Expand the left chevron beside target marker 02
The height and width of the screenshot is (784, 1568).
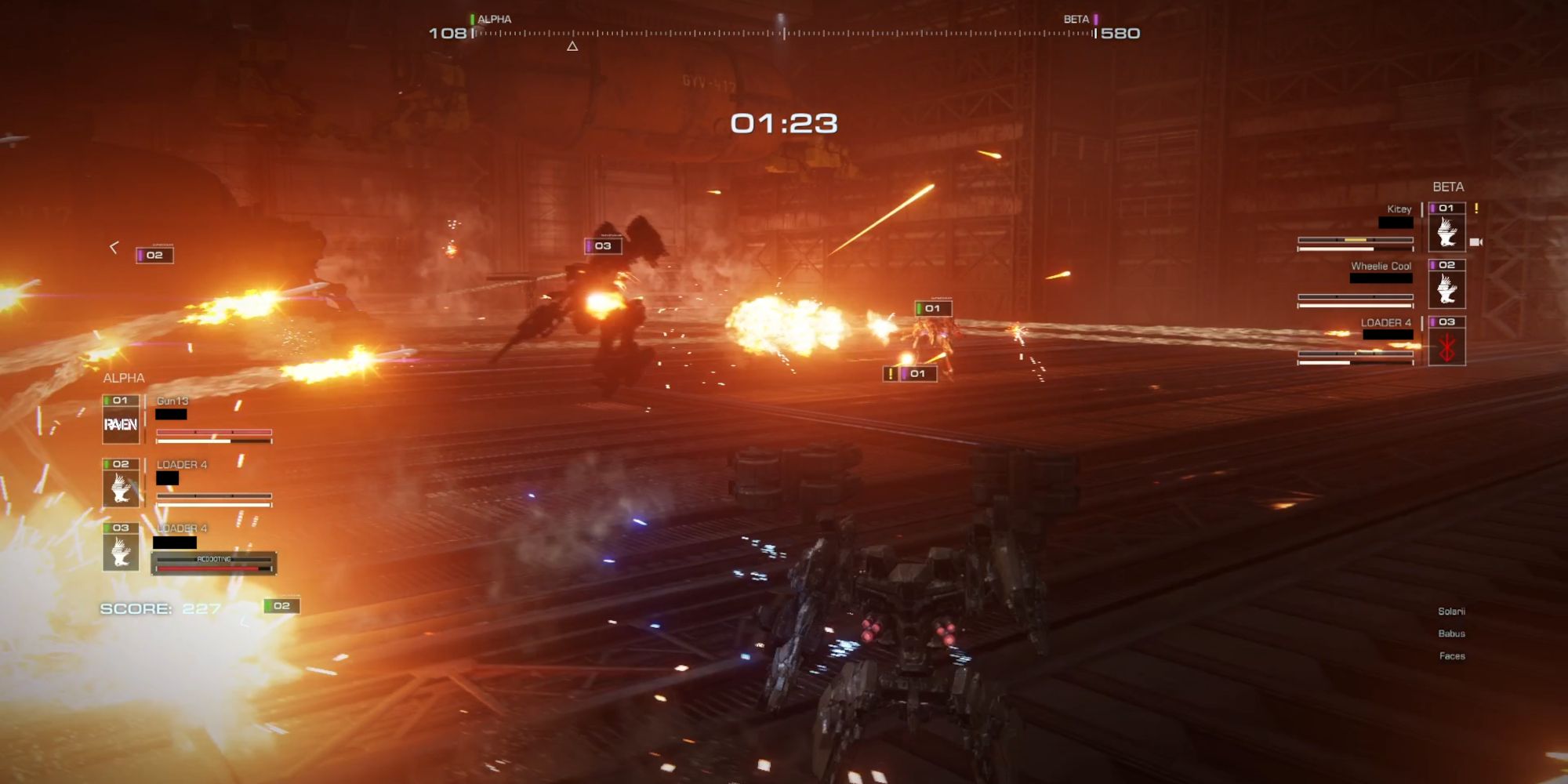[x=114, y=247]
